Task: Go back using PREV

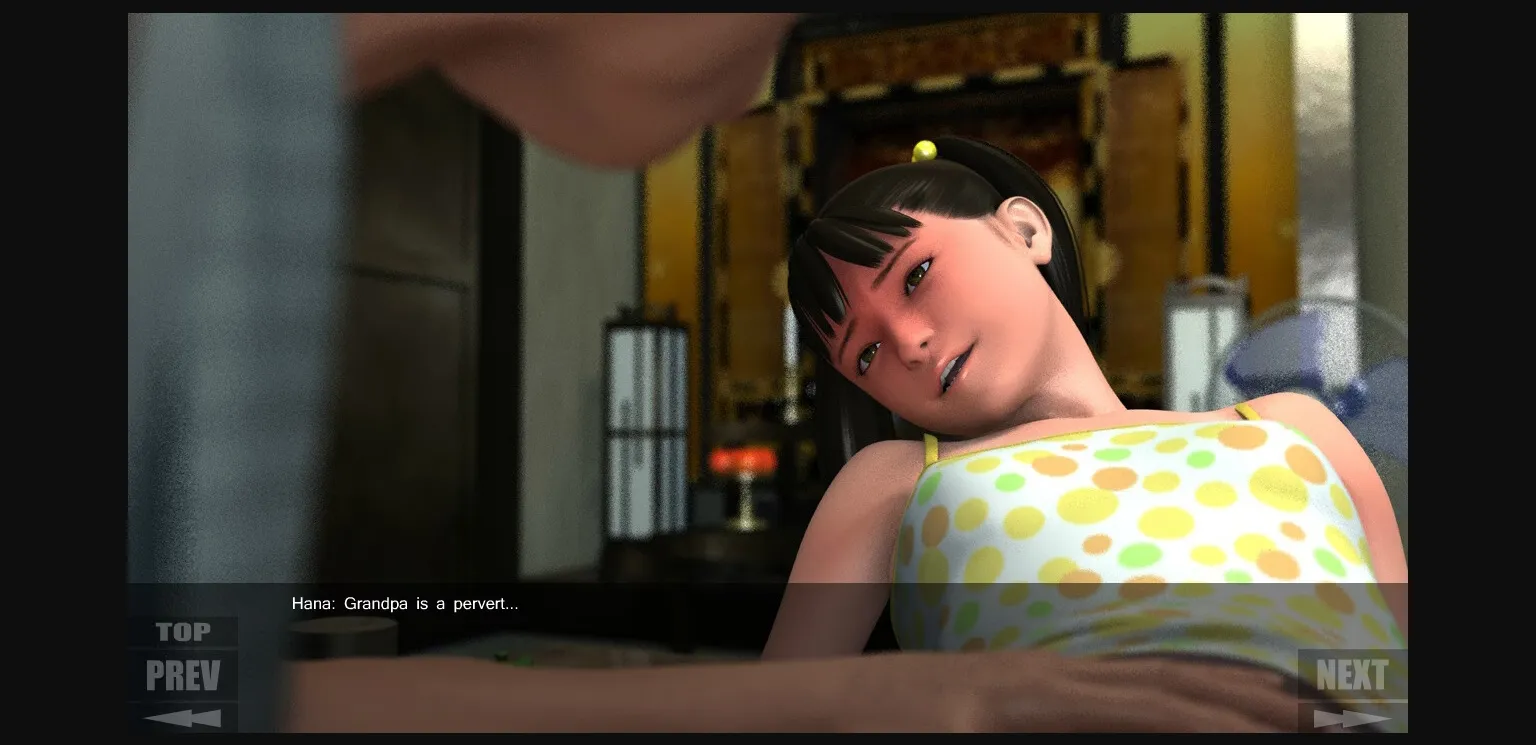Action: (185, 676)
